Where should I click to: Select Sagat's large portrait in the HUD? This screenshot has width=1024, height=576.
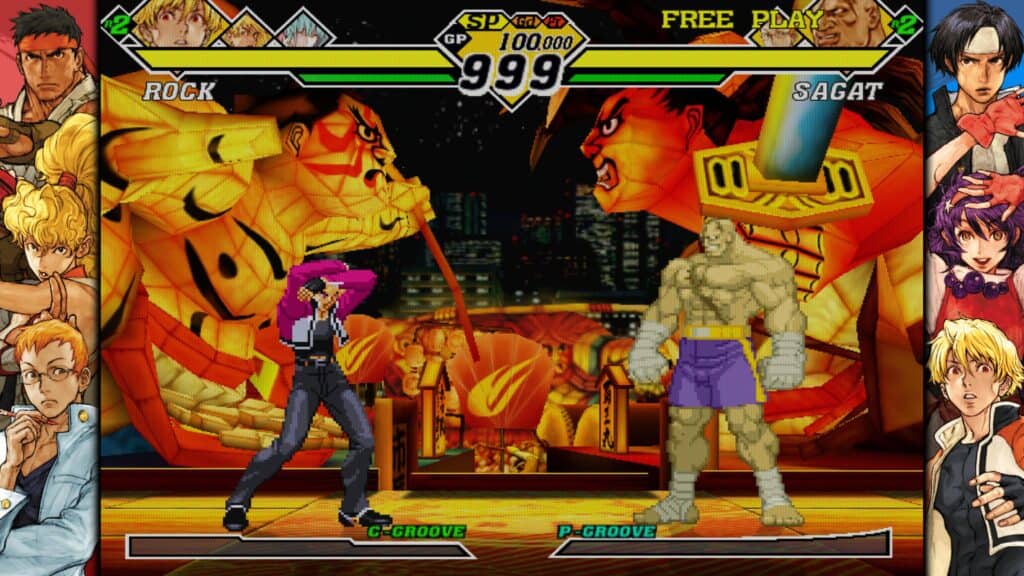846,22
